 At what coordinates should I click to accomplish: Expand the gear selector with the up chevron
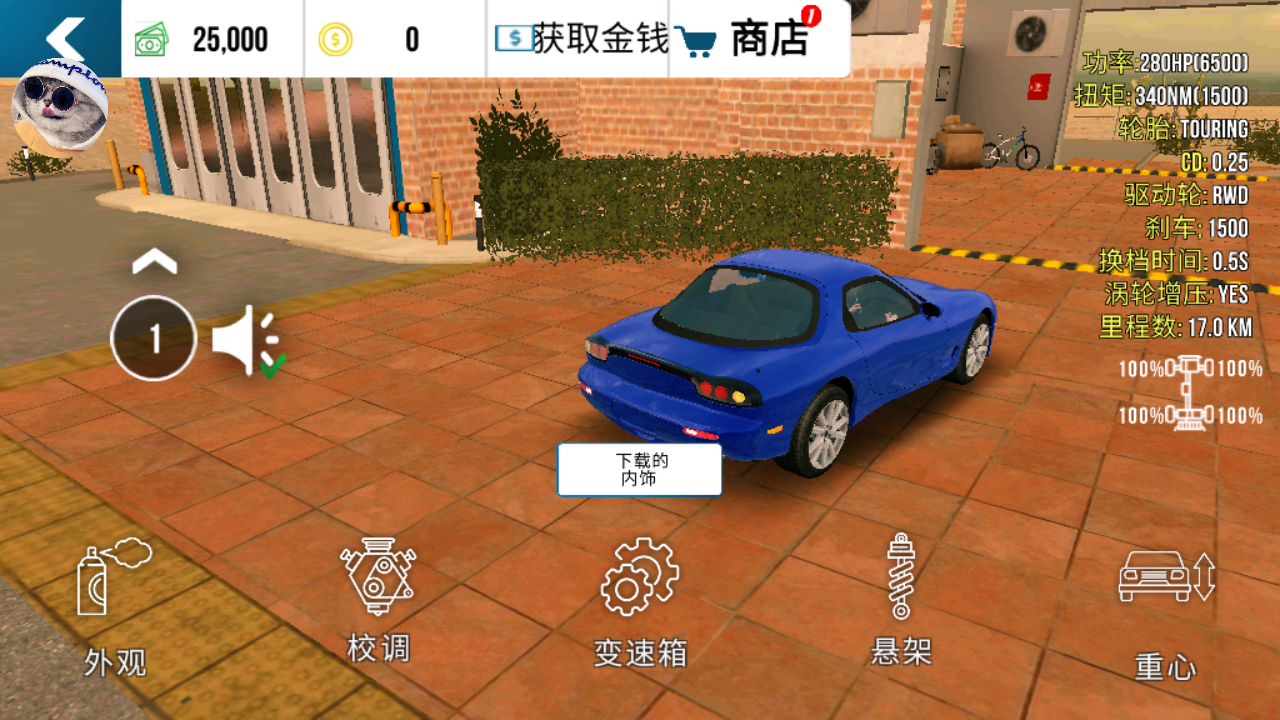click(153, 258)
